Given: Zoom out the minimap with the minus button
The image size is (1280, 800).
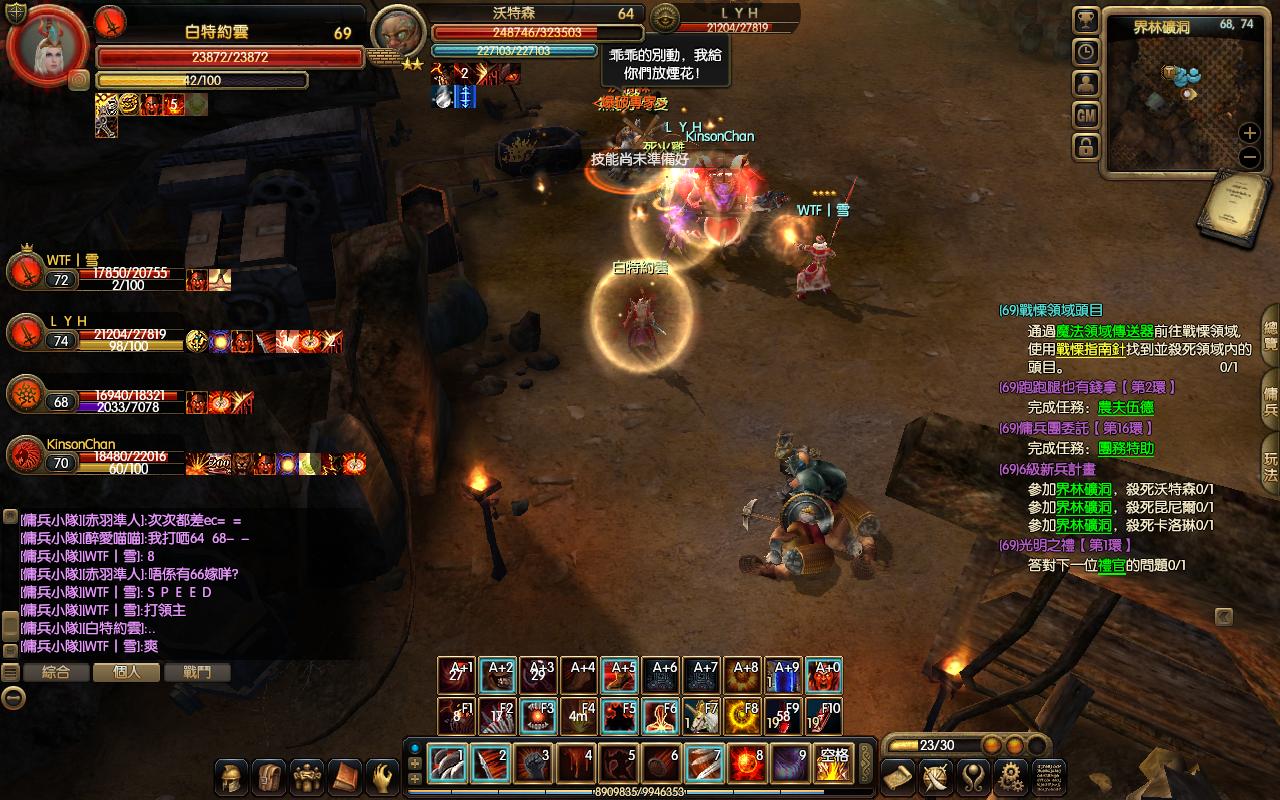Looking at the screenshot, I should tap(1249, 157).
